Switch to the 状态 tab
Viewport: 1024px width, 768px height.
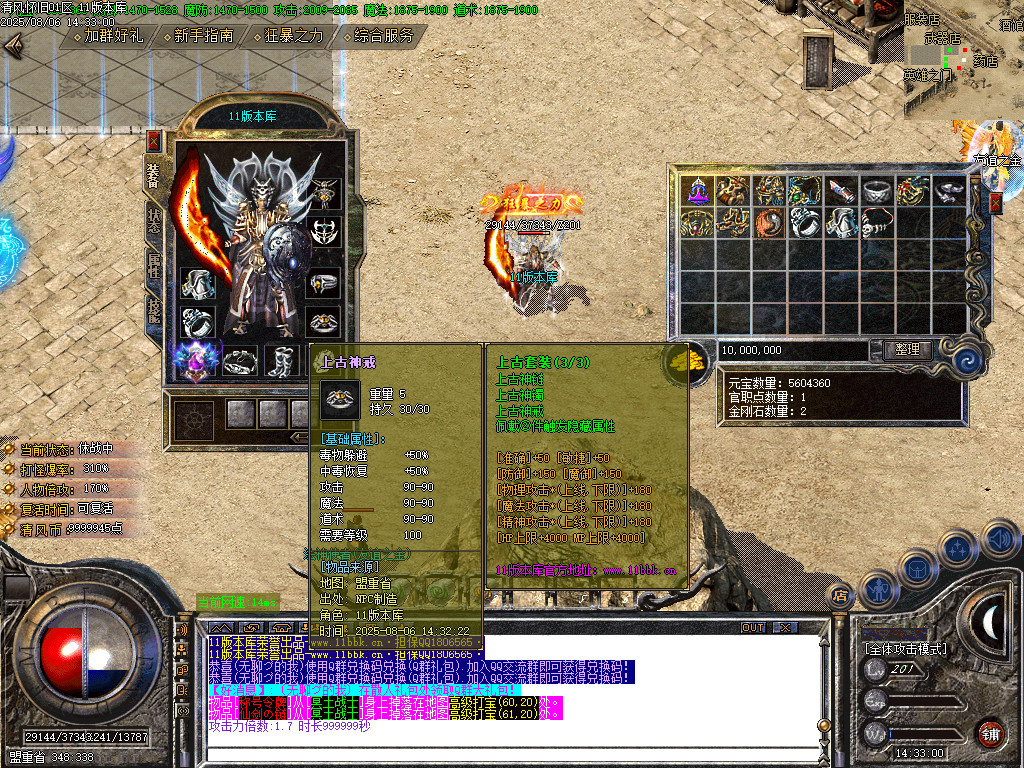click(154, 220)
